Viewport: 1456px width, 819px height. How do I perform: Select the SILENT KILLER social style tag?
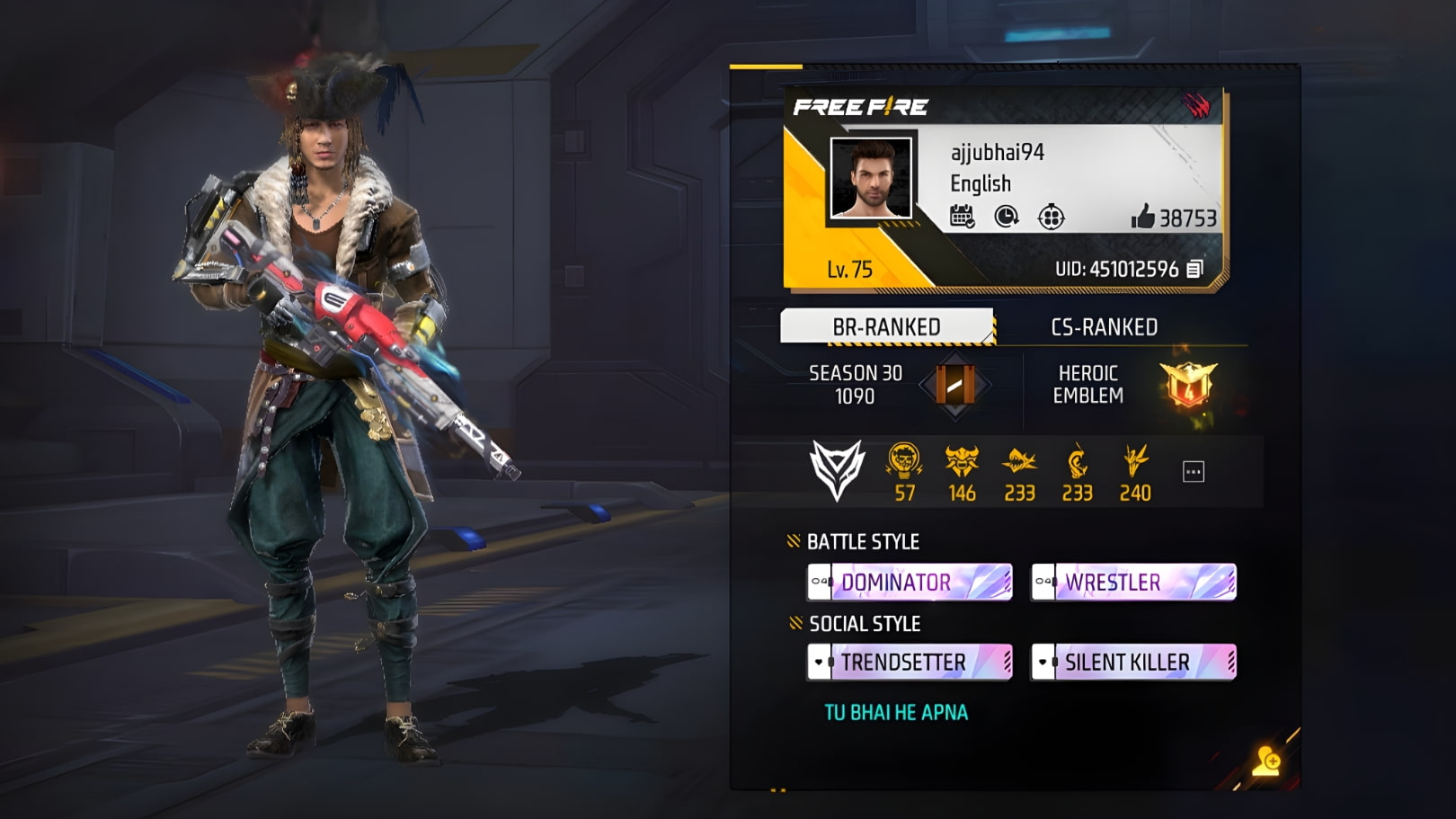pyautogui.click(x=1128, y=663)
